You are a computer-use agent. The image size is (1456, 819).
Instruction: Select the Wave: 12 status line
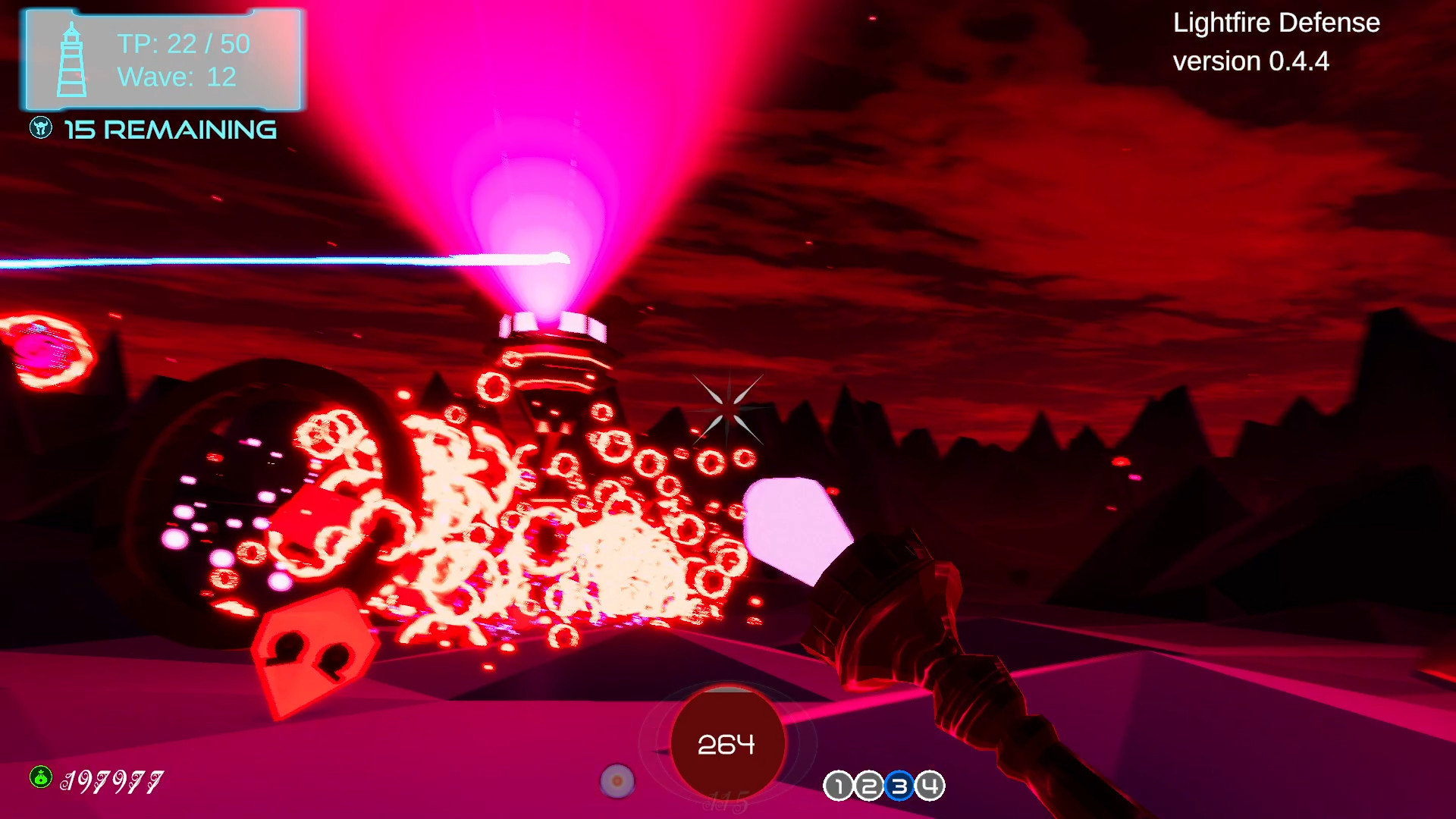(176, 77)
